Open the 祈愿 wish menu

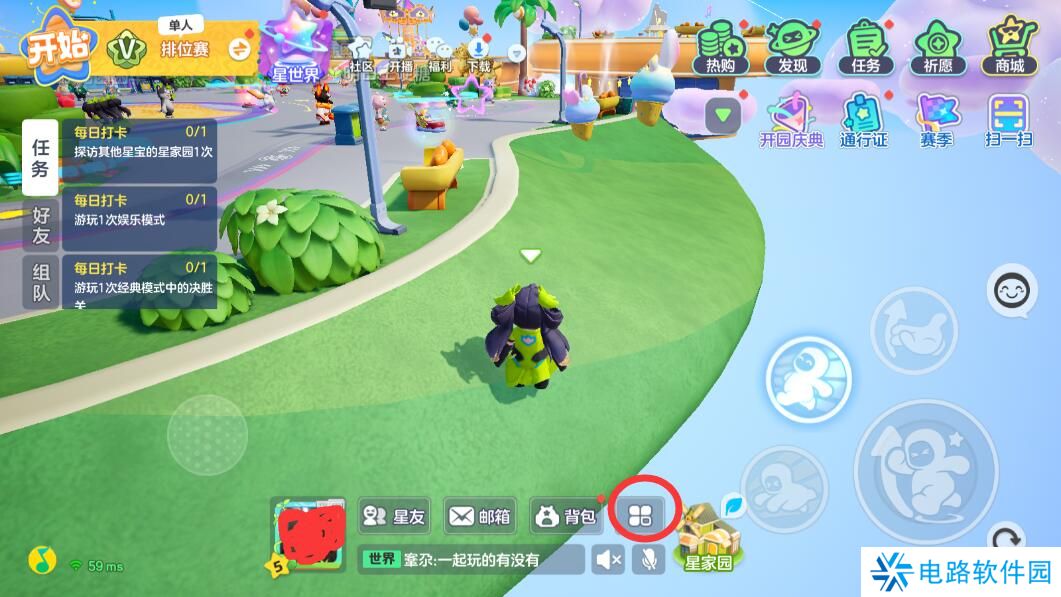pyautogui.click(x=937, y=47)
